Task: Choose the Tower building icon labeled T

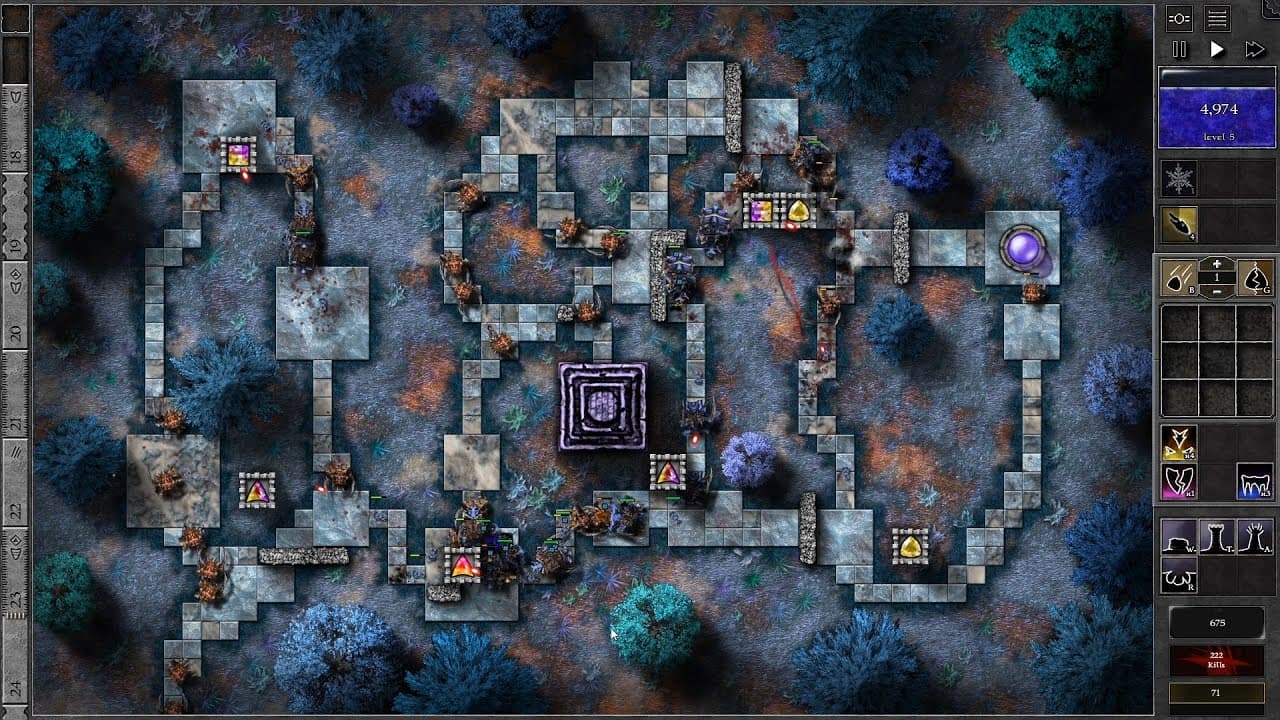Action: tap(1215, 538)
